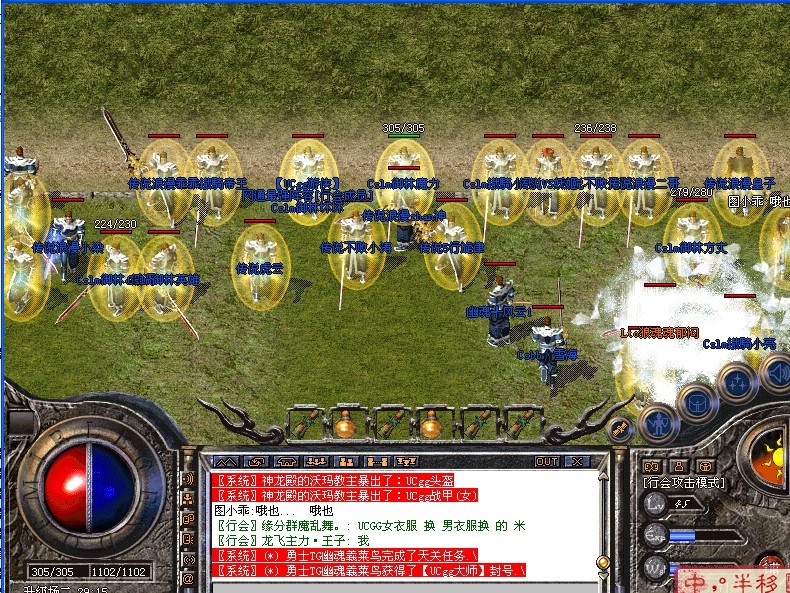Open the bag with the box icon

click(697, 400)
